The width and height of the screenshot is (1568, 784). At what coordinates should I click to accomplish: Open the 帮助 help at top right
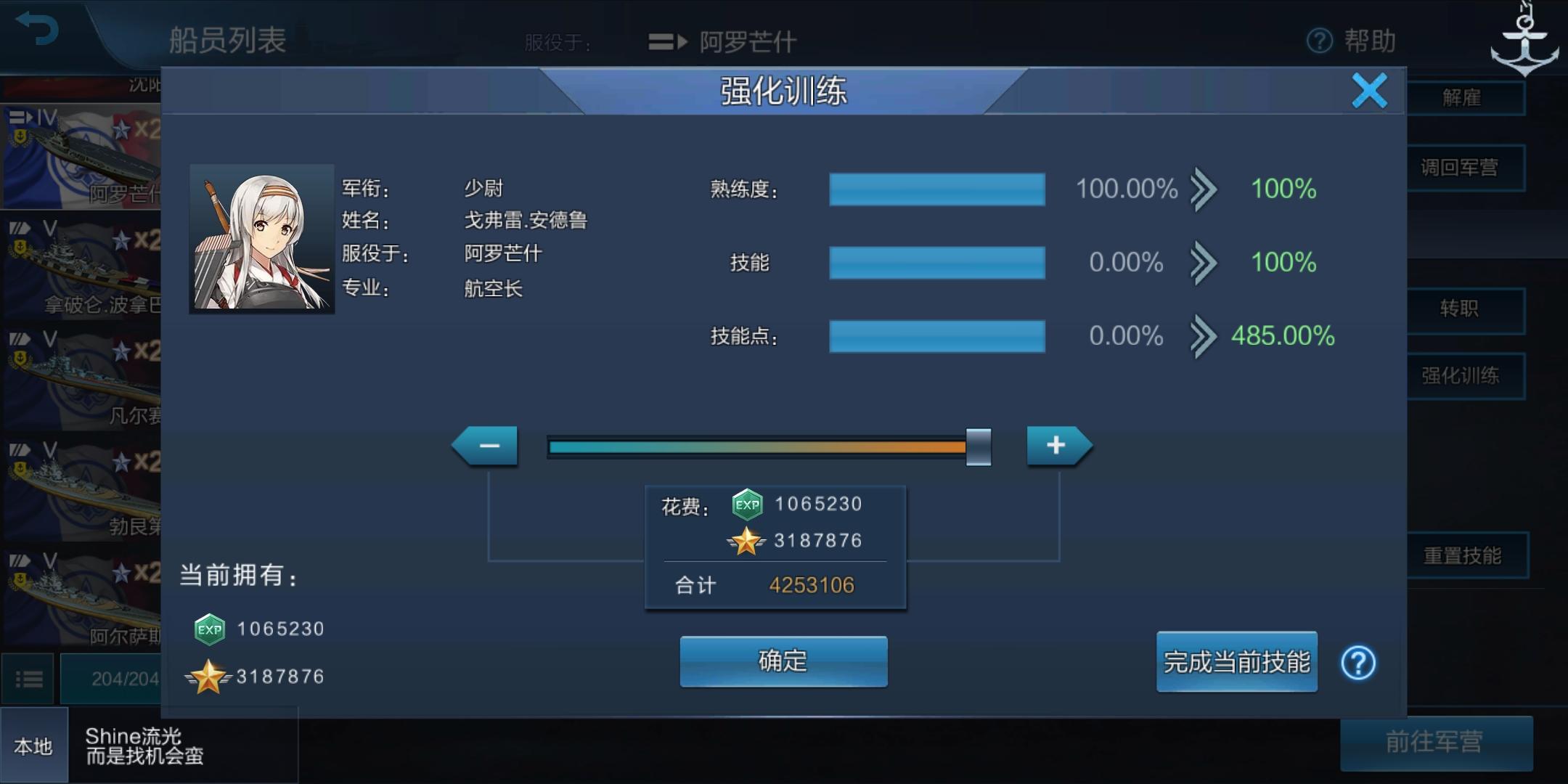point(1352,41)
